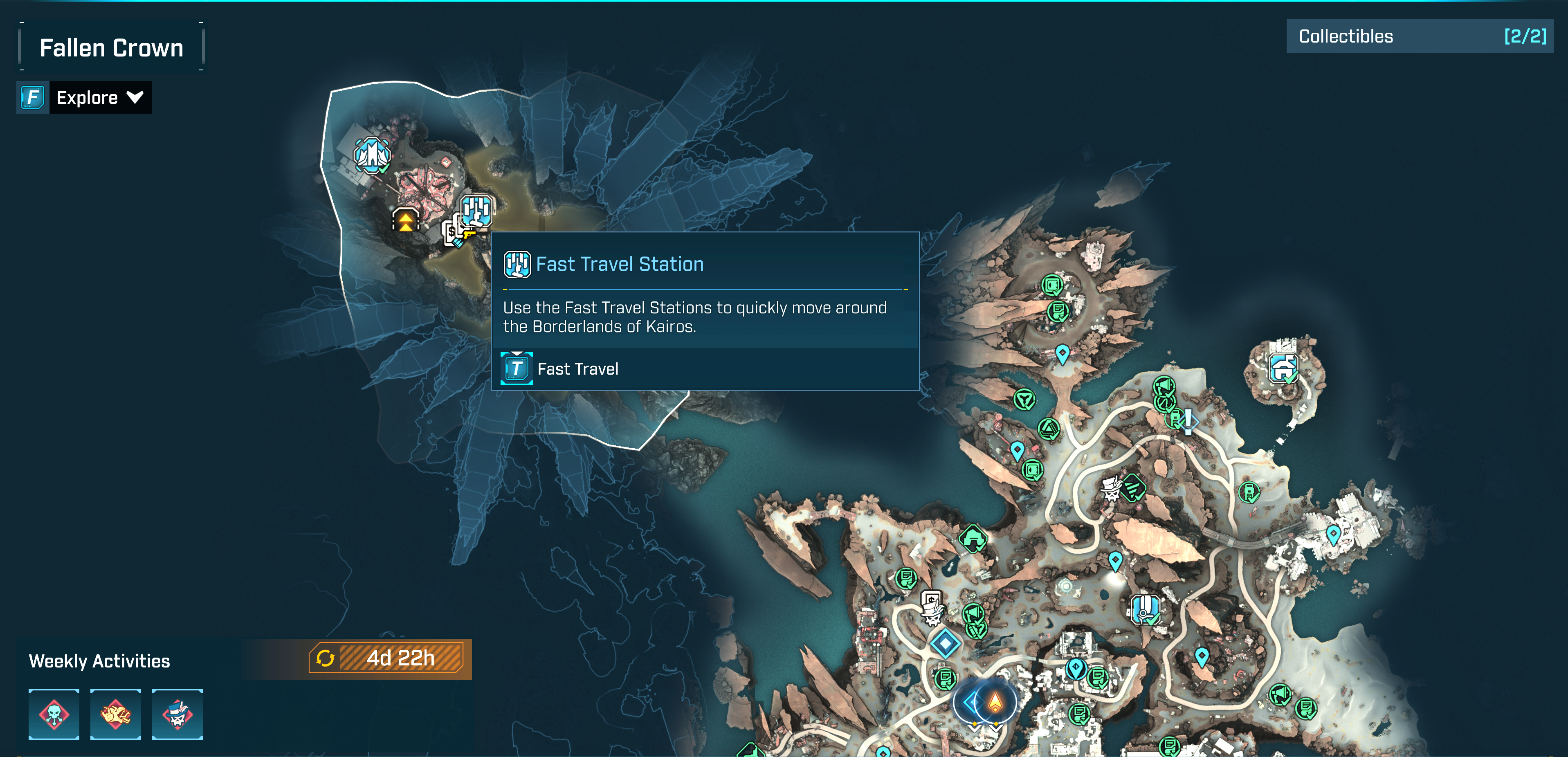Select the teal skull weekly activity
This screenshot has height=757, width=1568.
pos(54,714)
